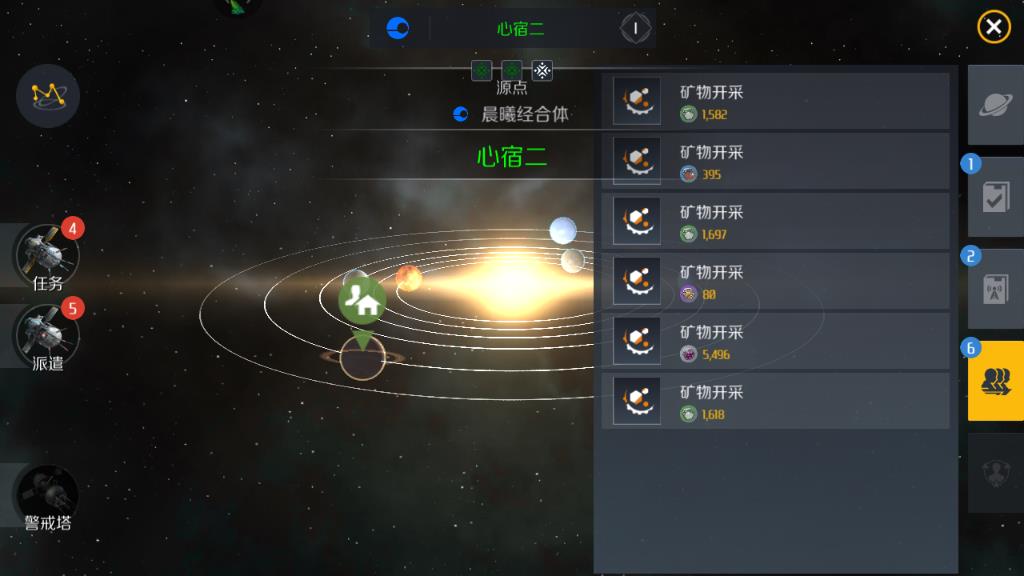
Task: Click the green home base marker
Action: coord(362,301)
